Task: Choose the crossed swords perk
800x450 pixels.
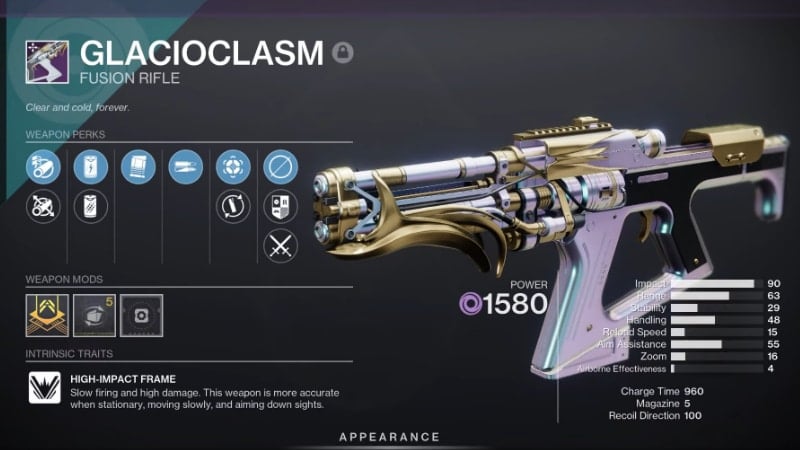Action: 280,245
